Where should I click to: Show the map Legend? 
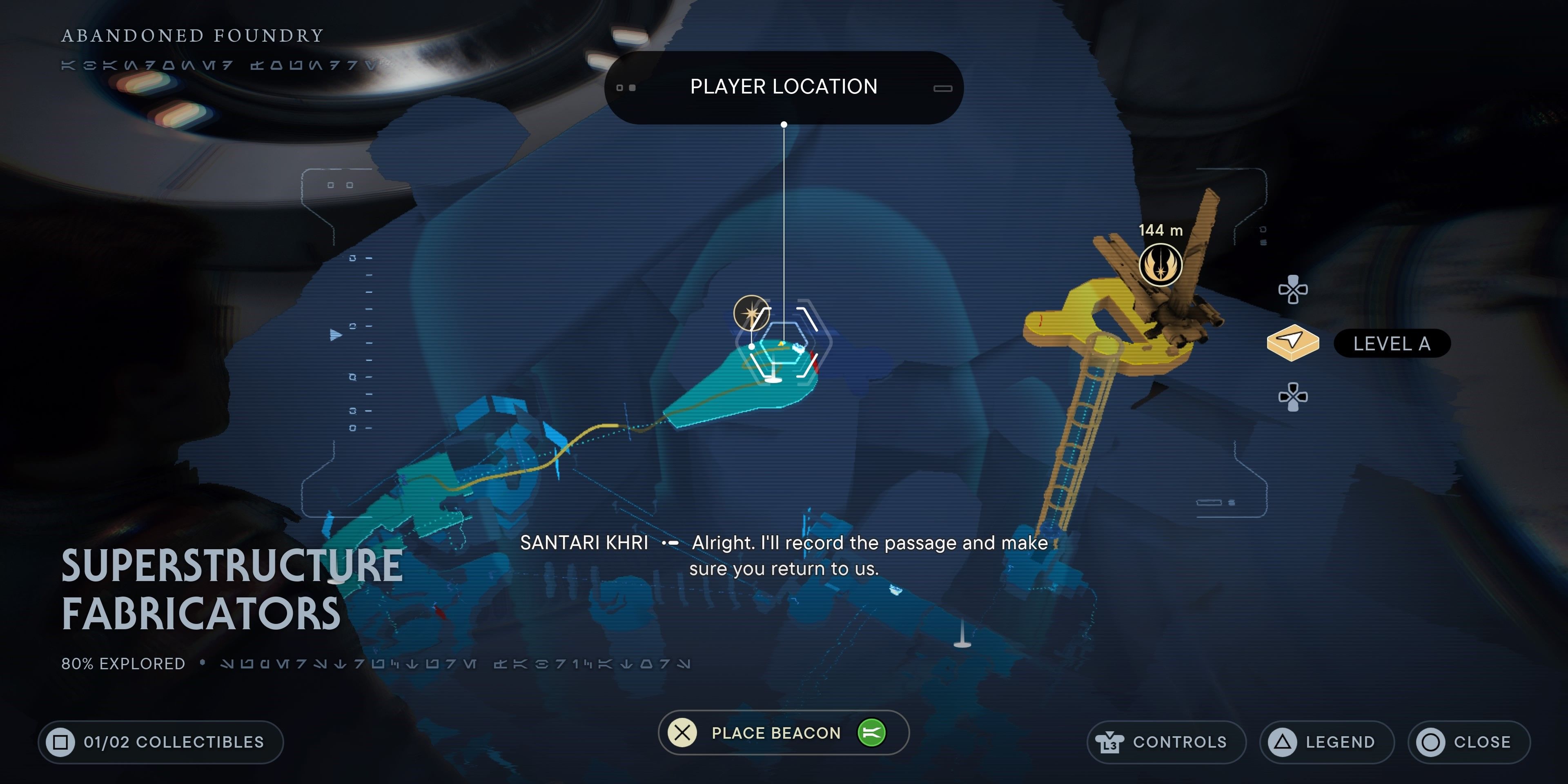click(1326, 742)
